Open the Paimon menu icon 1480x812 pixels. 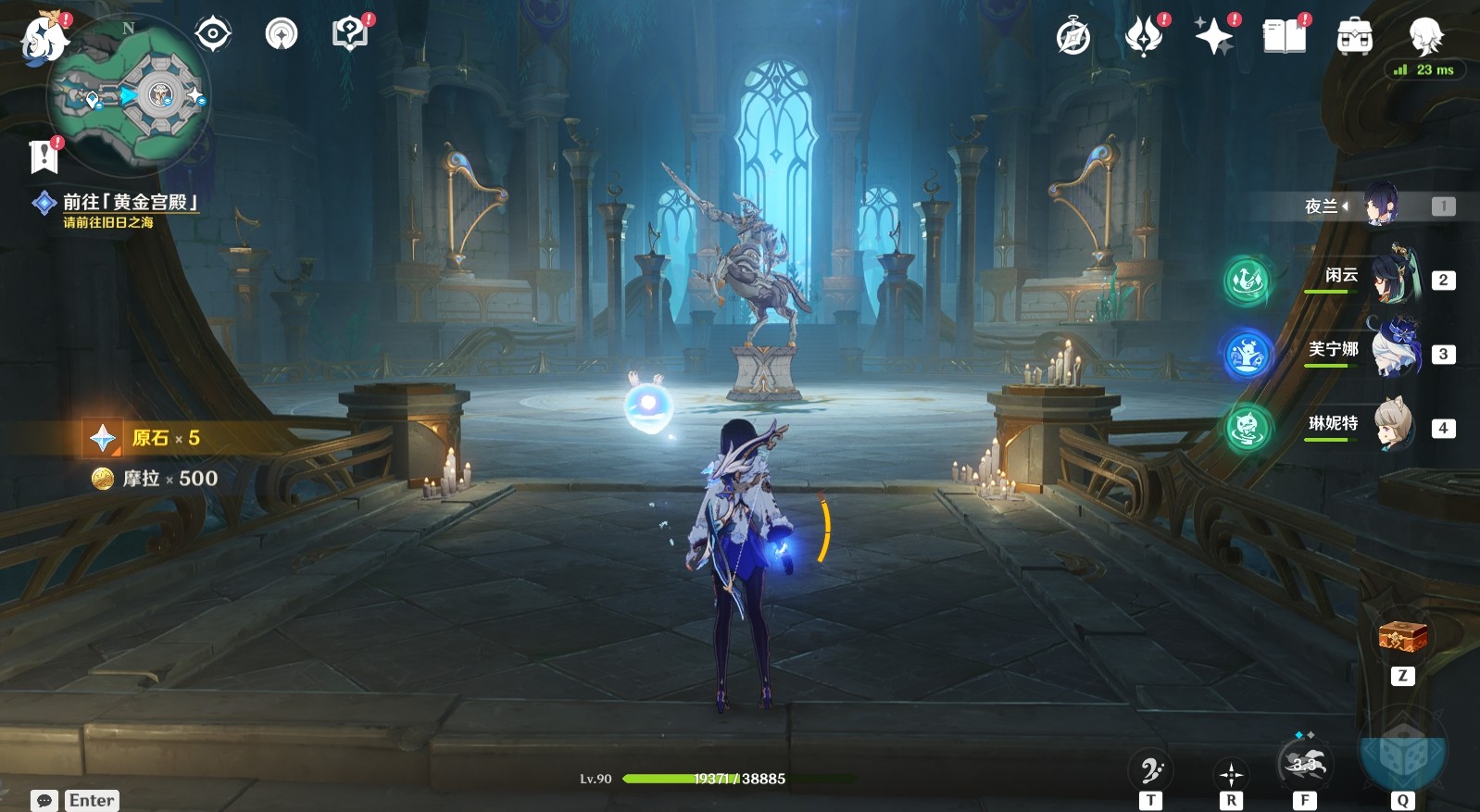coord(44,40)
